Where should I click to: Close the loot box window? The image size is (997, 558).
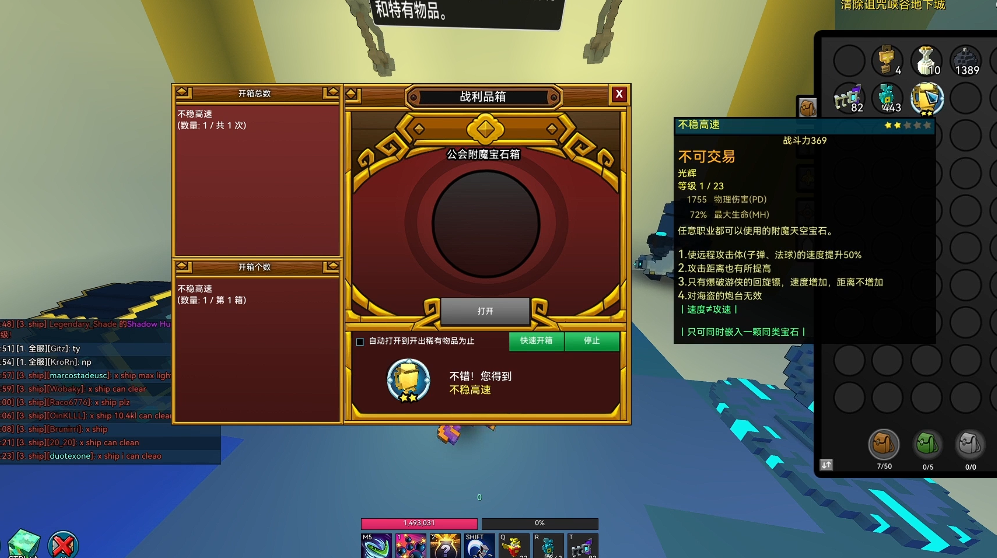619,94
